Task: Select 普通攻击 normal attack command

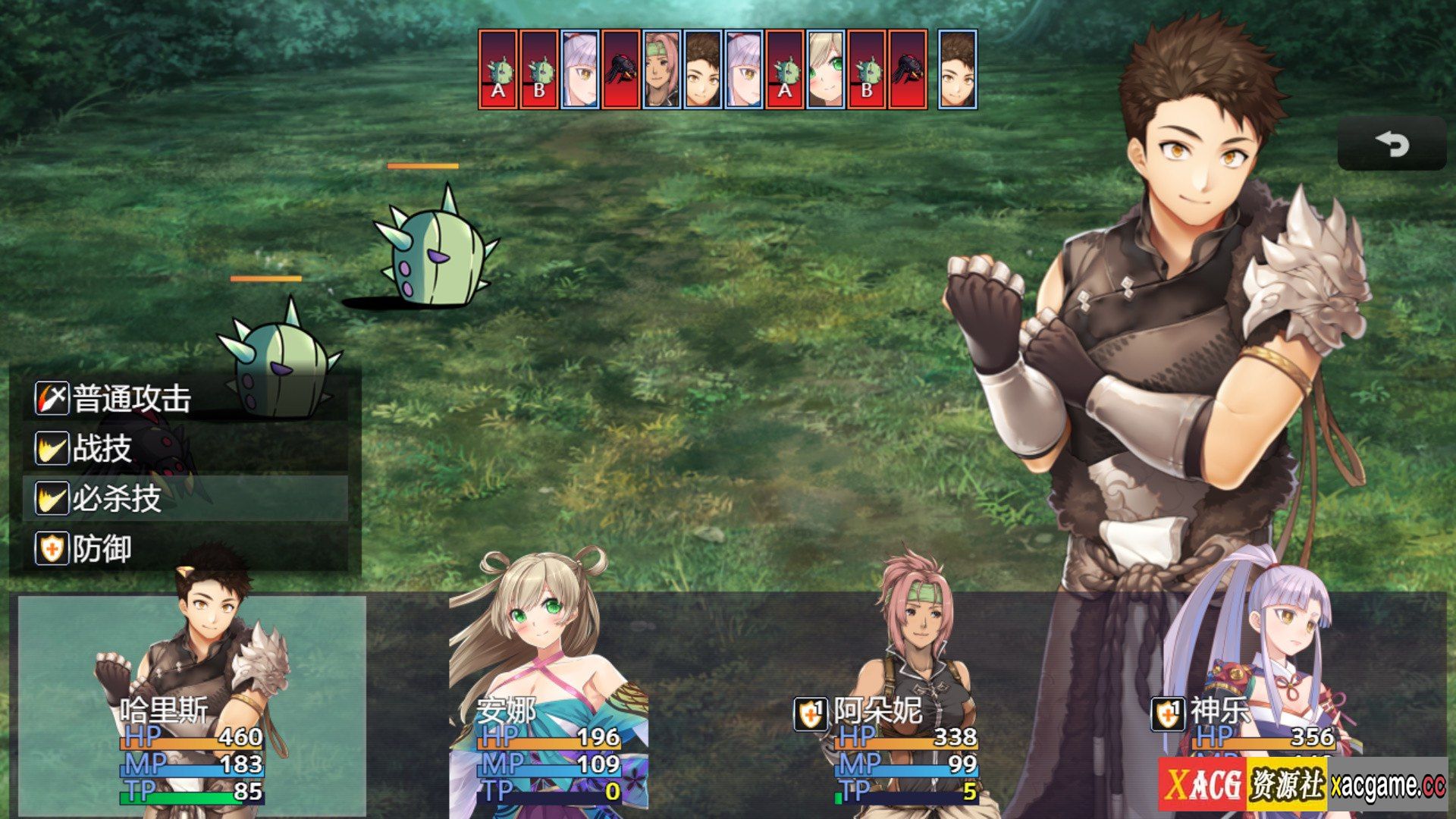Action: tap(186, 398)
